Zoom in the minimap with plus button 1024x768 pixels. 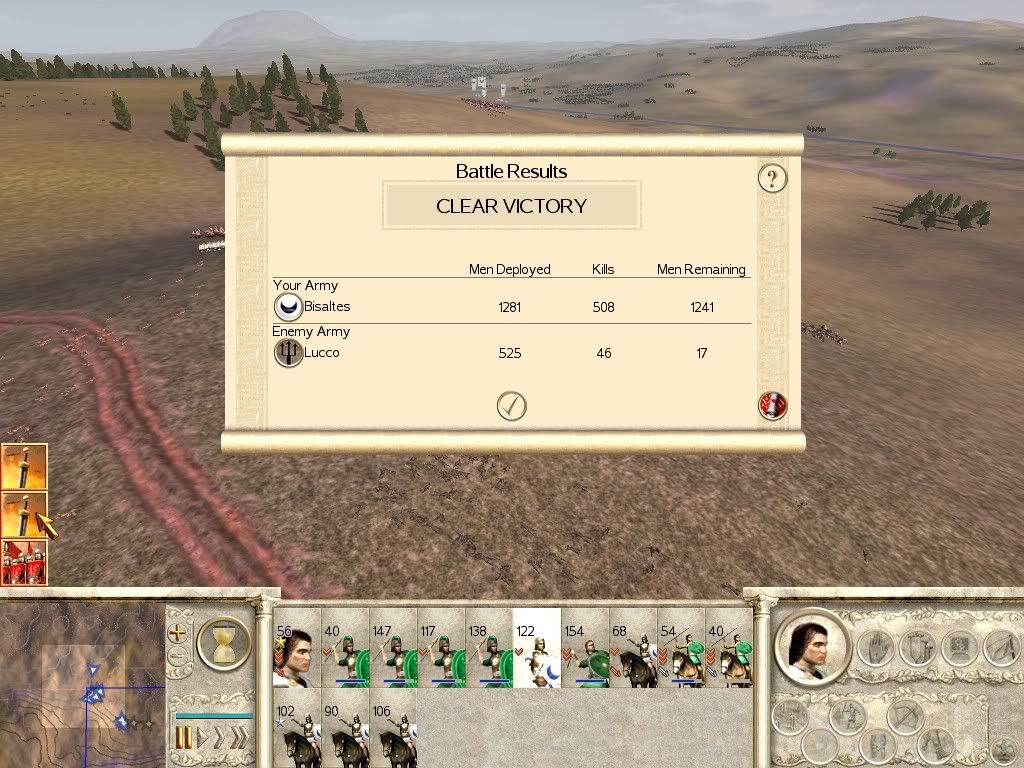pyautogui.click(x=178, y=633)
